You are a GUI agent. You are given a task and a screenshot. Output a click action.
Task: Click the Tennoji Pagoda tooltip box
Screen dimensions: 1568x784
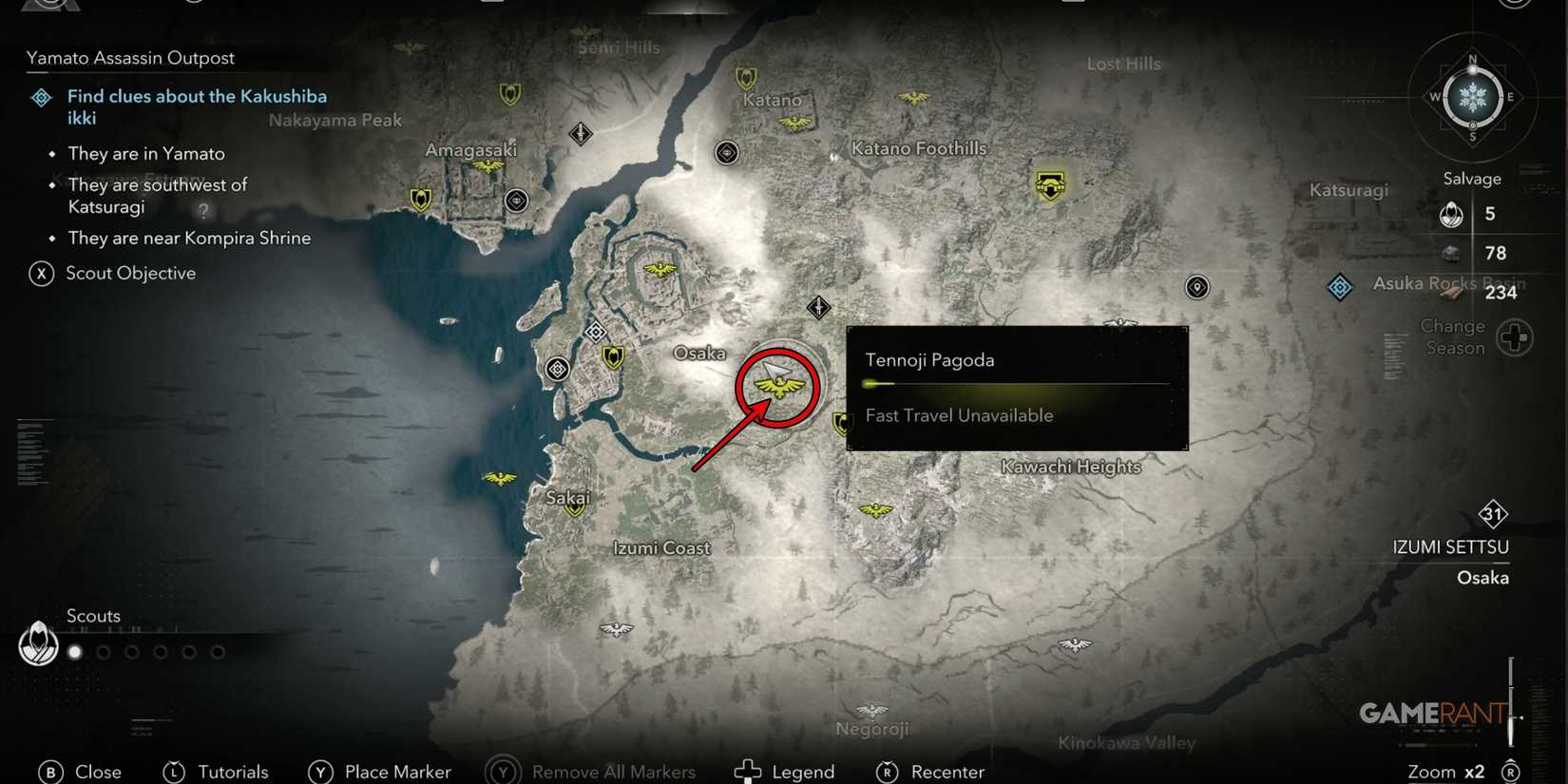click(1016, 388)
